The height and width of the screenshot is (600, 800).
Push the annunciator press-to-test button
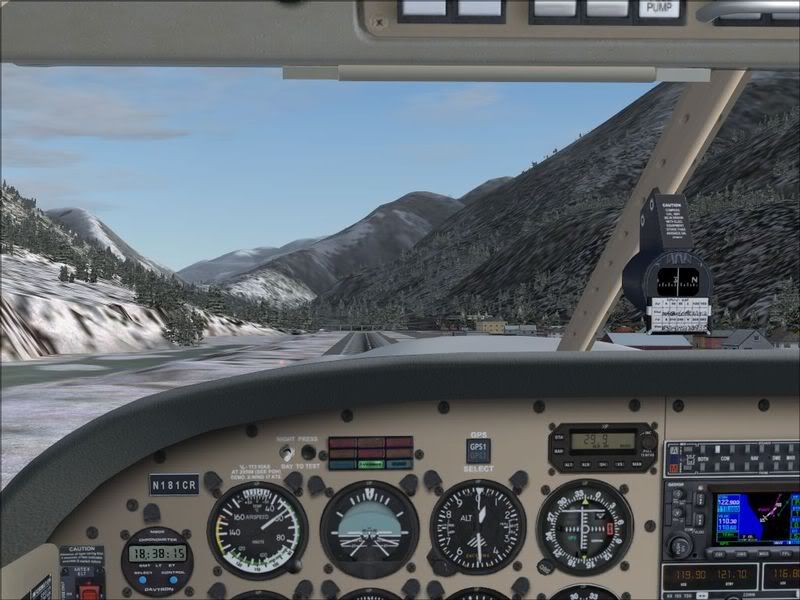pos(308,452)
